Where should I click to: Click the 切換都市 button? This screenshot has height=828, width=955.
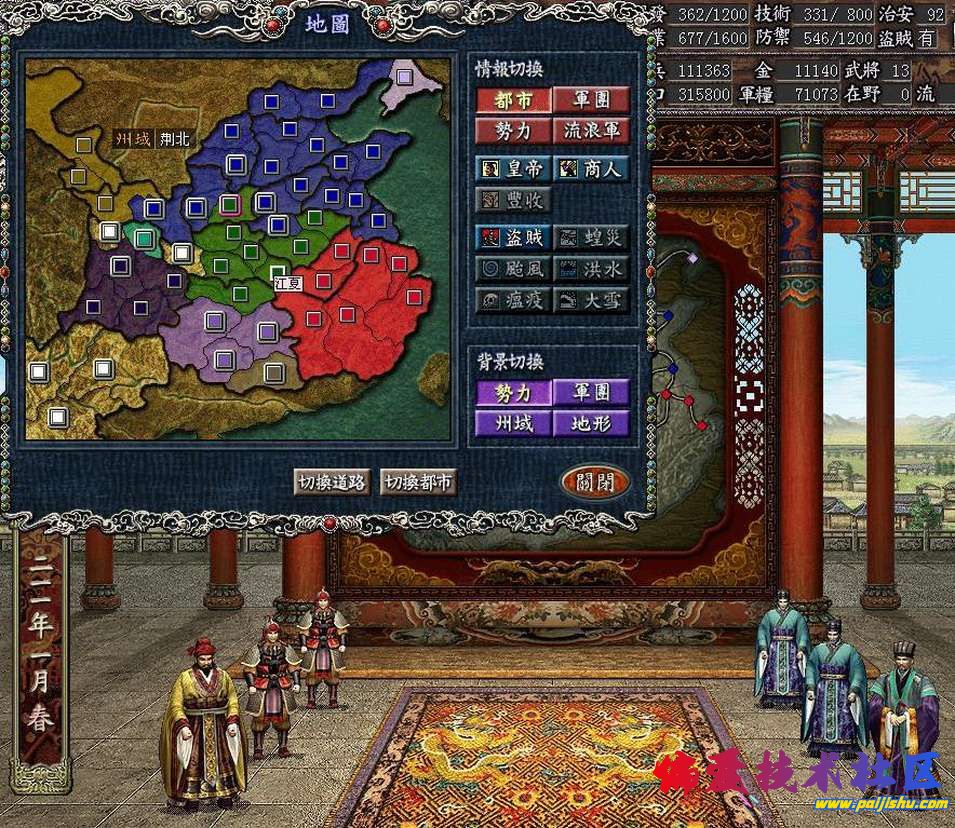pyautogui.click(x=418, y=482)
